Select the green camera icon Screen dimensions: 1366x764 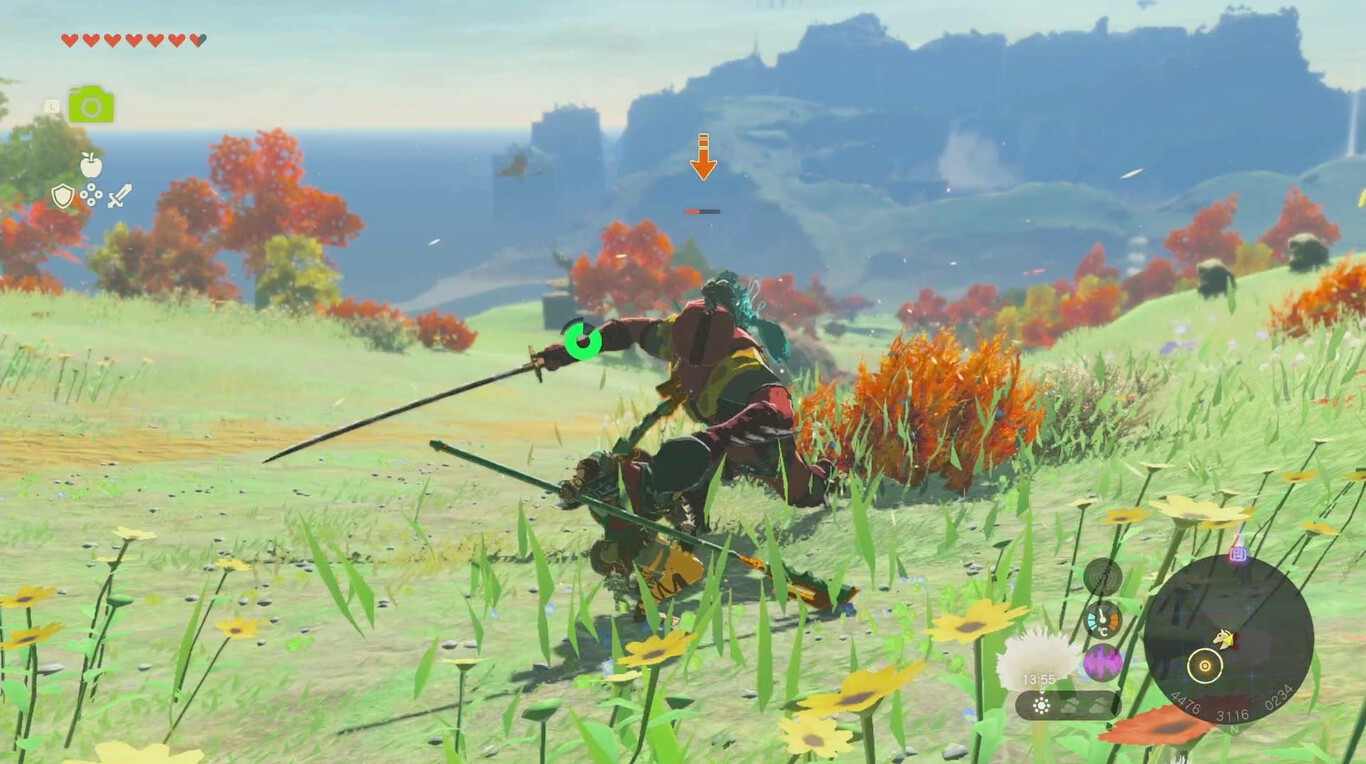coord(93,104)
